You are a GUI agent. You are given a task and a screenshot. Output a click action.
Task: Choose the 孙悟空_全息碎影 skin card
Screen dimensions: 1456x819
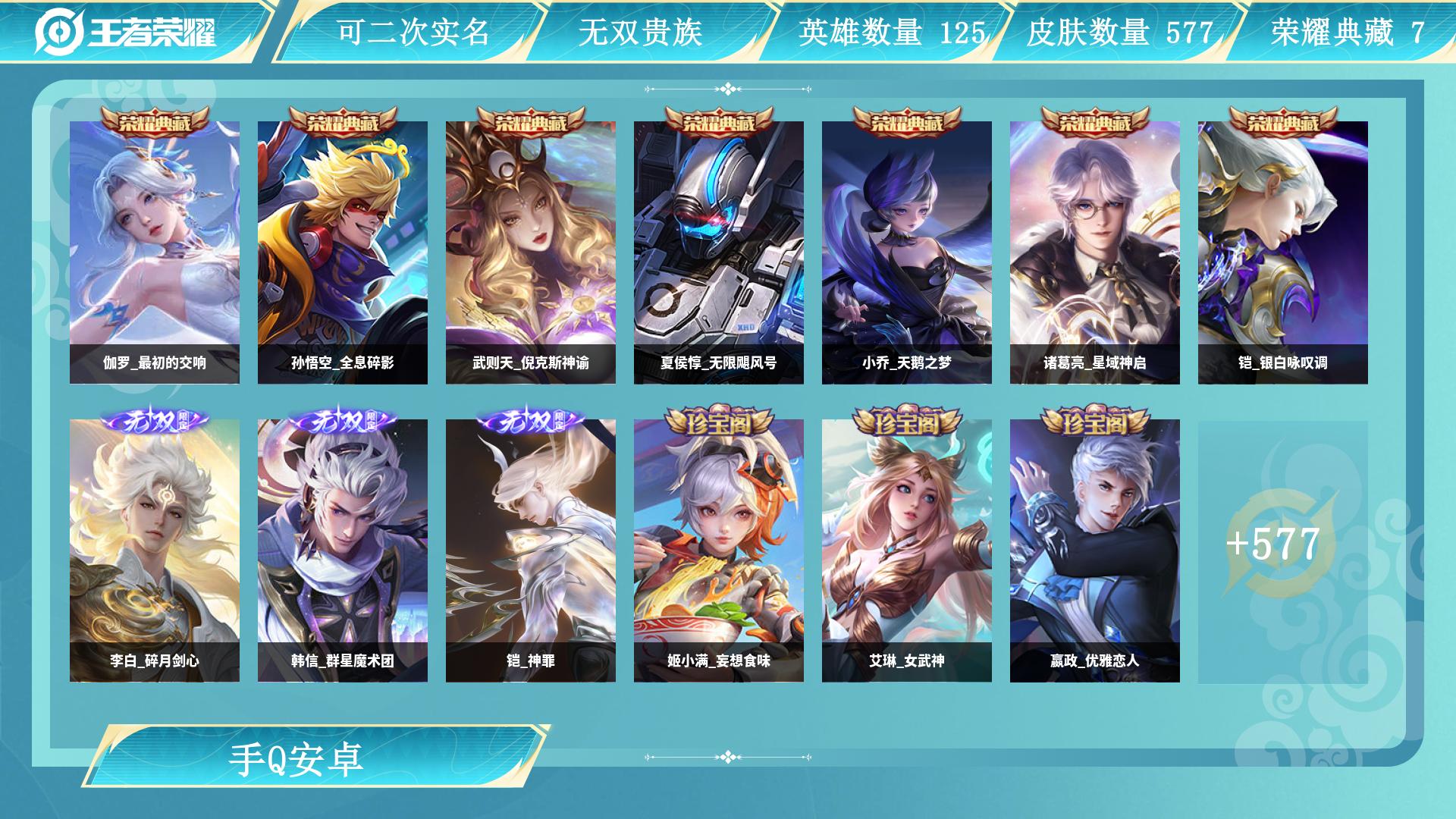click(343, 252)
